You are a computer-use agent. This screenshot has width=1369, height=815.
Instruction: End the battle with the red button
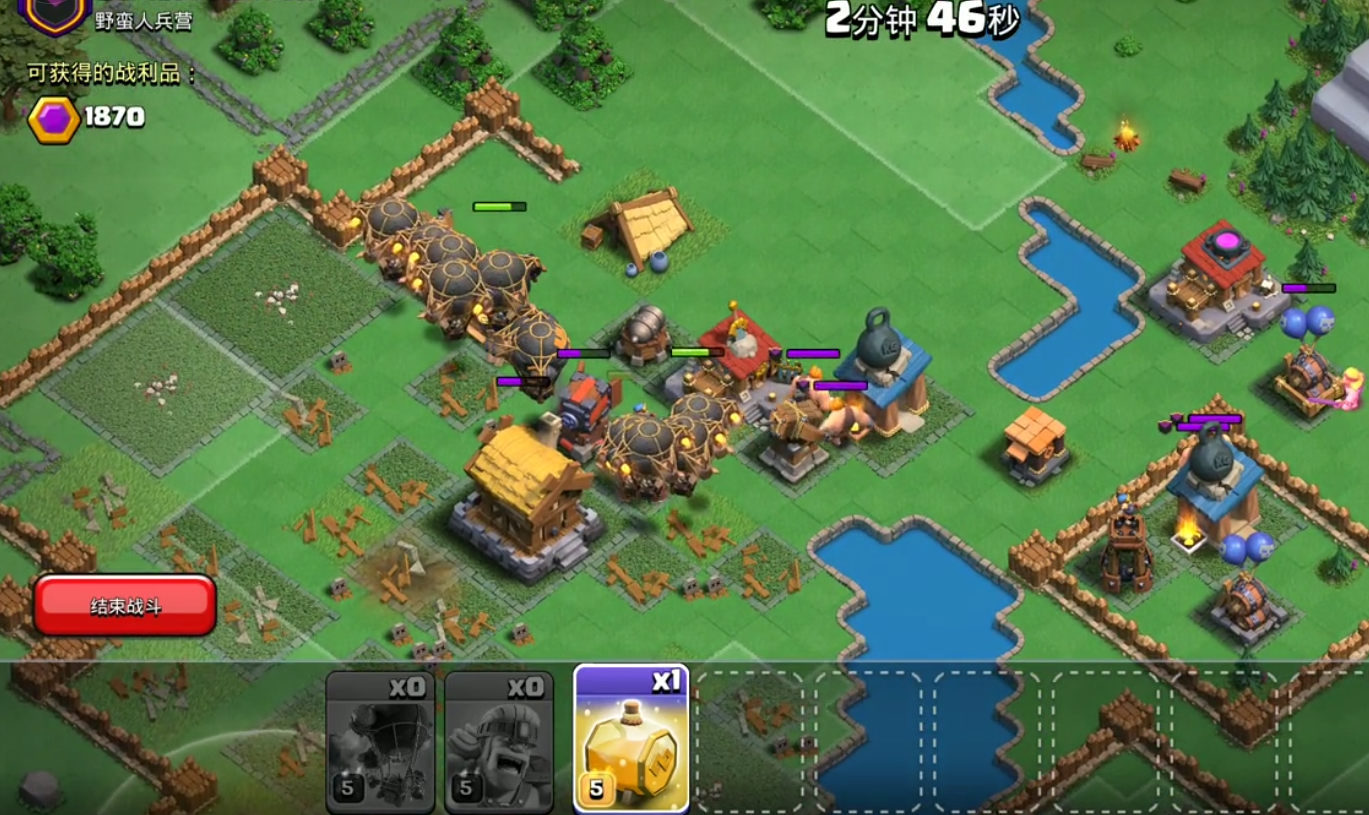coord(125,605)
